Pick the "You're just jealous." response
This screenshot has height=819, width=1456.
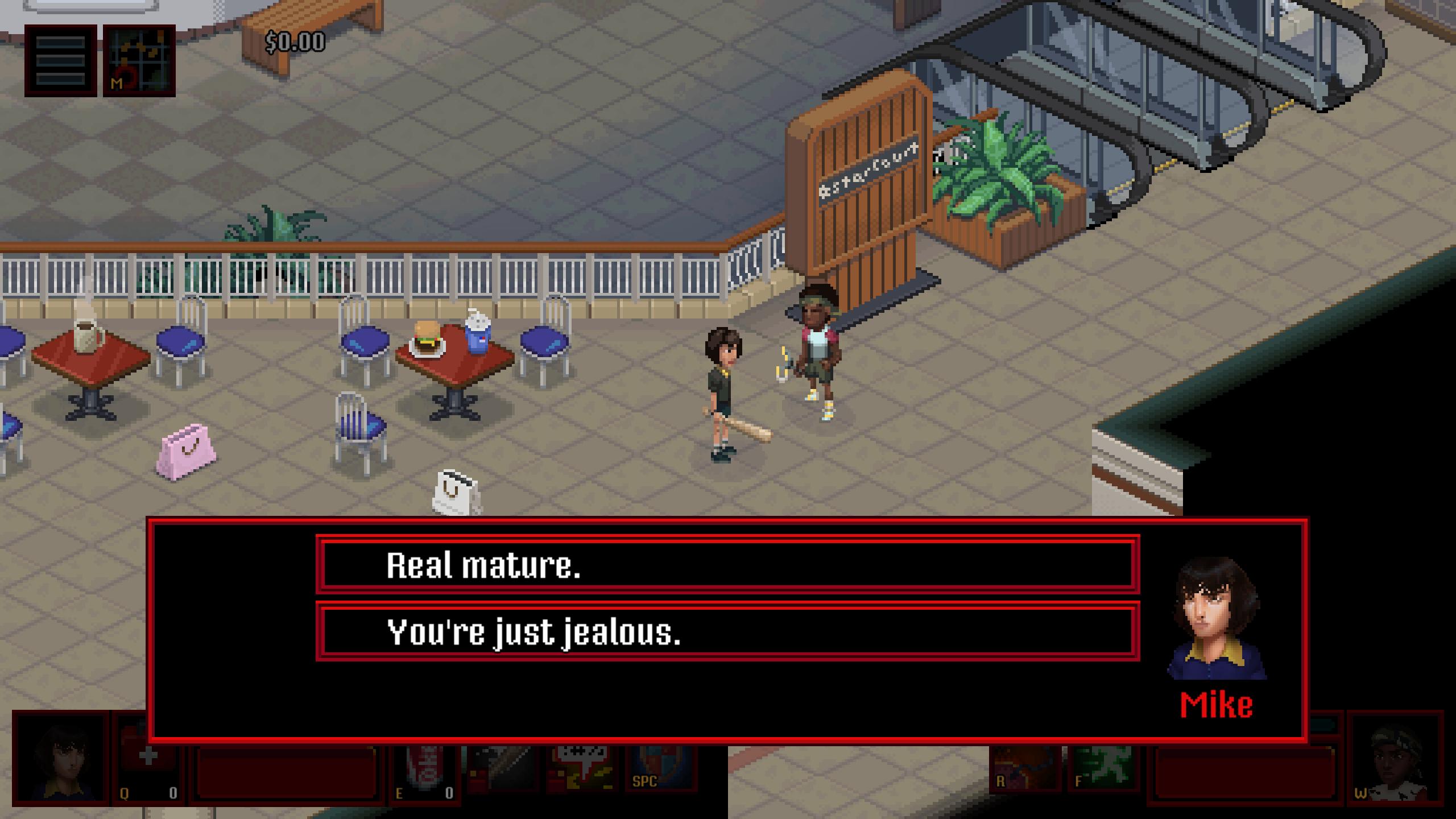(727, 631)
